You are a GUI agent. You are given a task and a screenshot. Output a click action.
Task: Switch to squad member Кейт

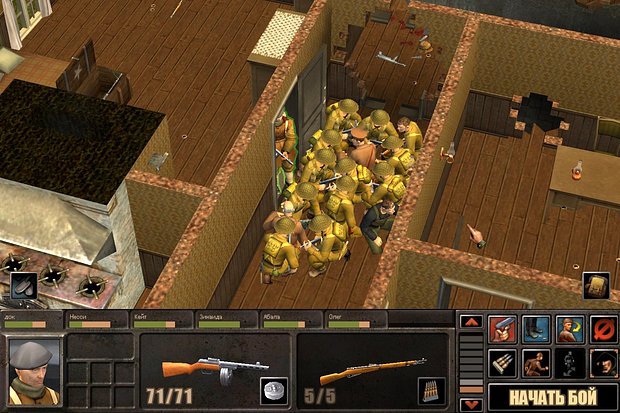click(160, 319)
